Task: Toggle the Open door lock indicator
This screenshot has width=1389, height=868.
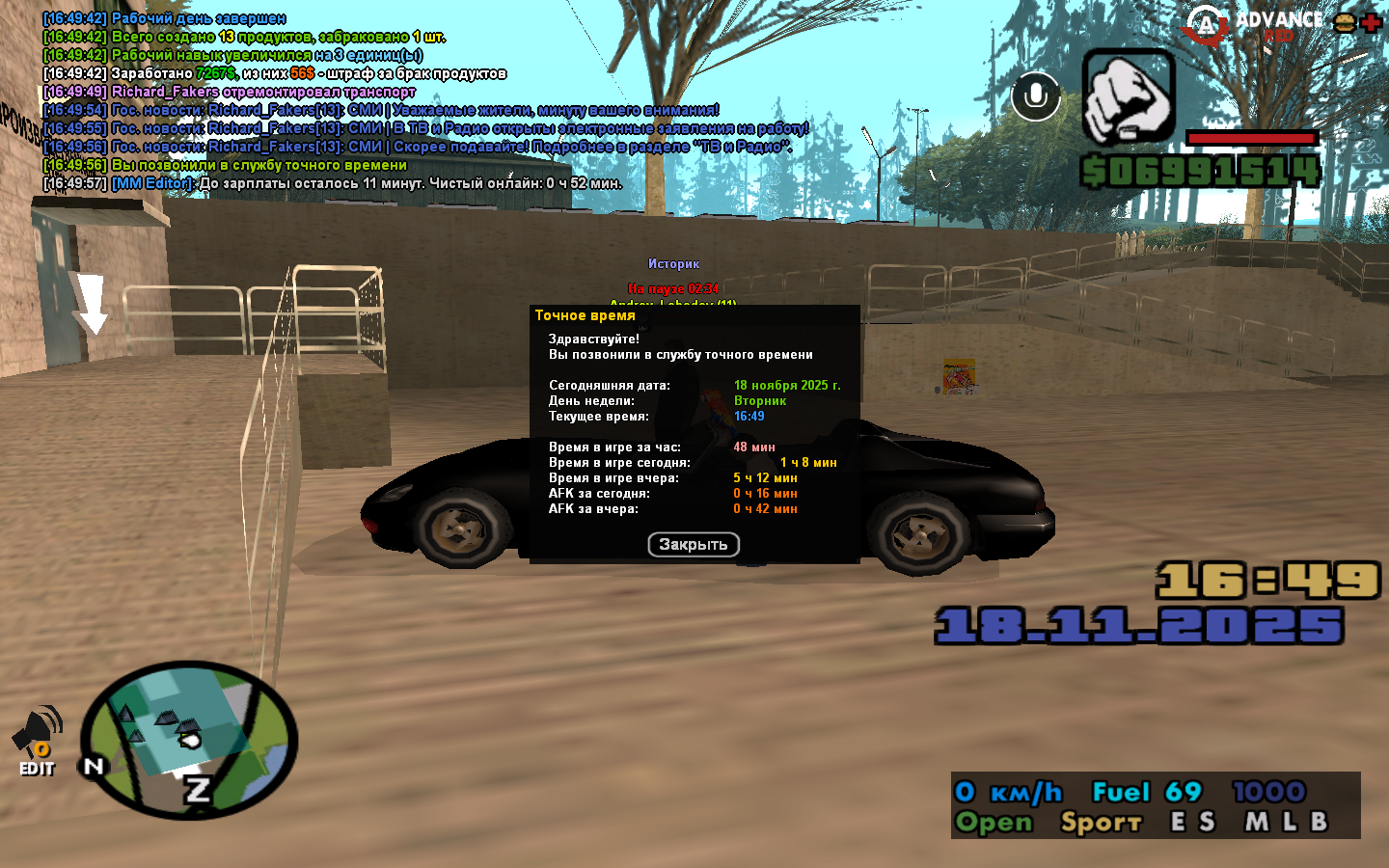Action: [994, 823]
